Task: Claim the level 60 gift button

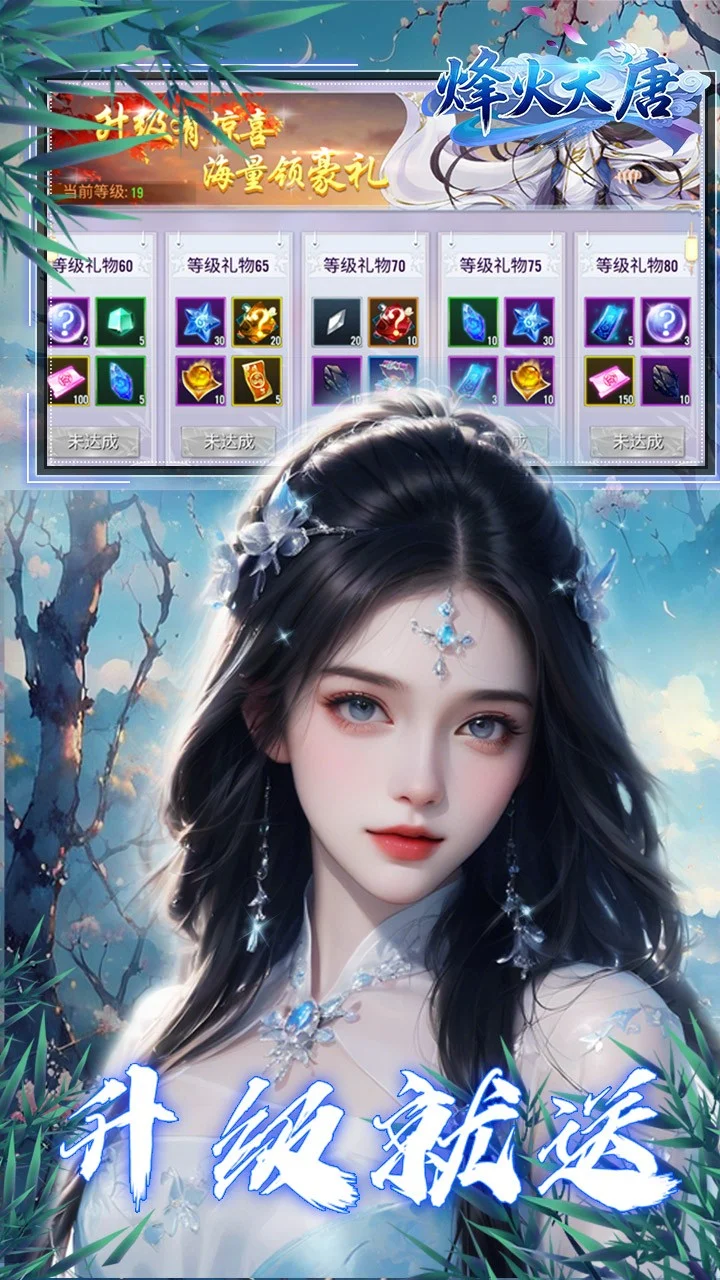Action: coord(96,441)
